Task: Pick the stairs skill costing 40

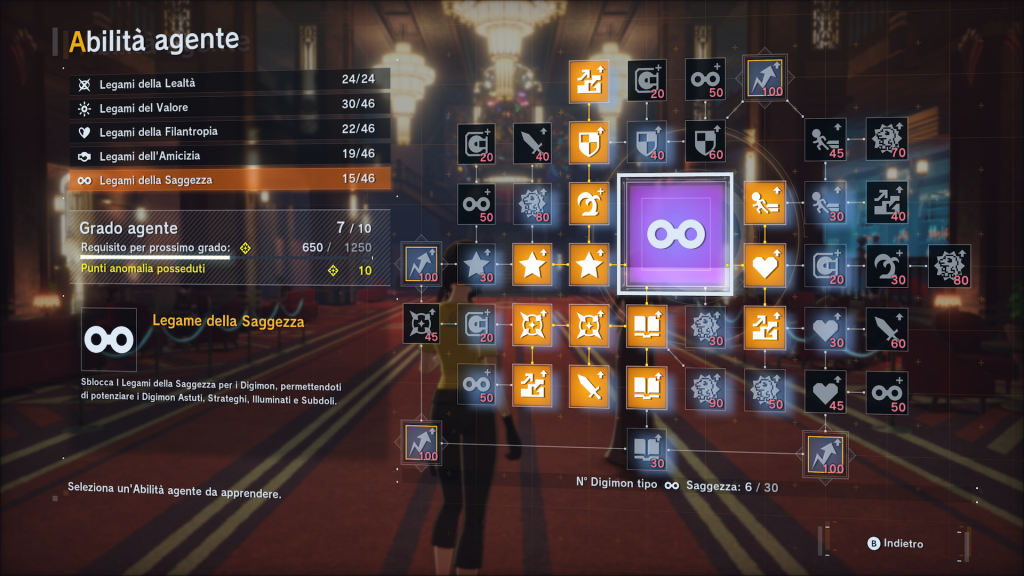Action: tap(887, 202)
